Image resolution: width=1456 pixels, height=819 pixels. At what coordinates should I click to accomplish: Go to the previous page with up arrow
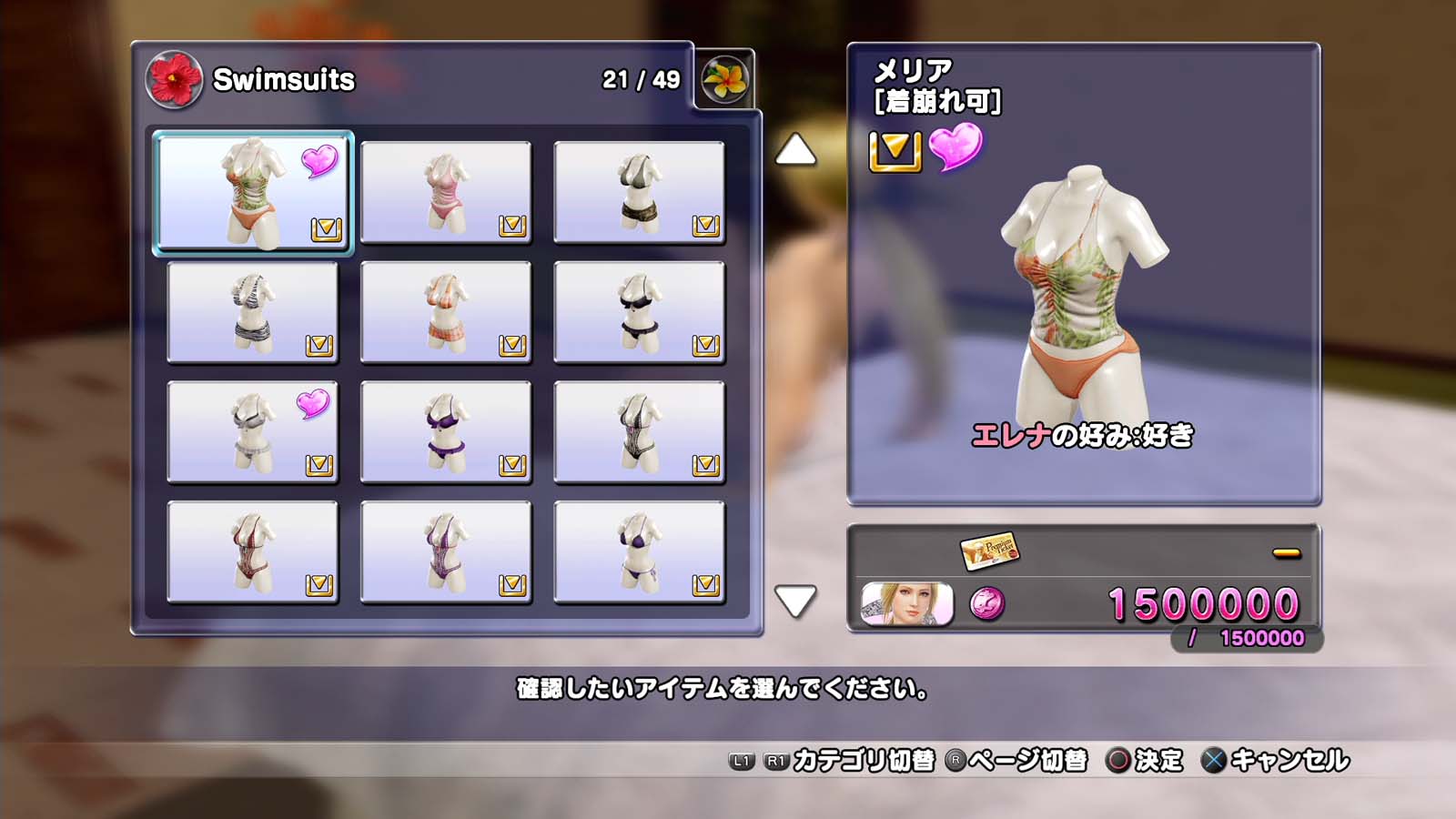click(795, 150)
